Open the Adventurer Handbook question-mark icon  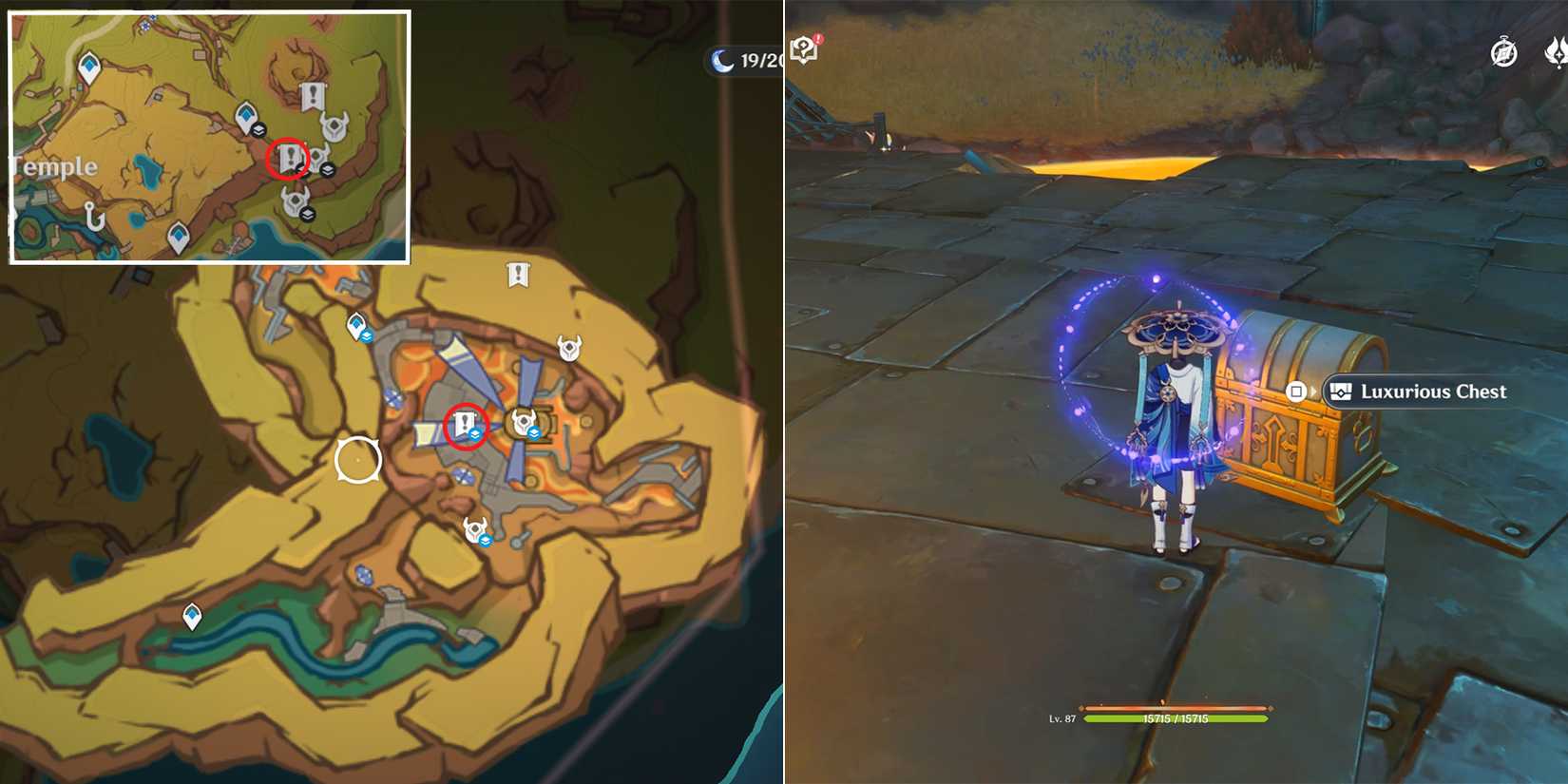[x=803, y=49]
